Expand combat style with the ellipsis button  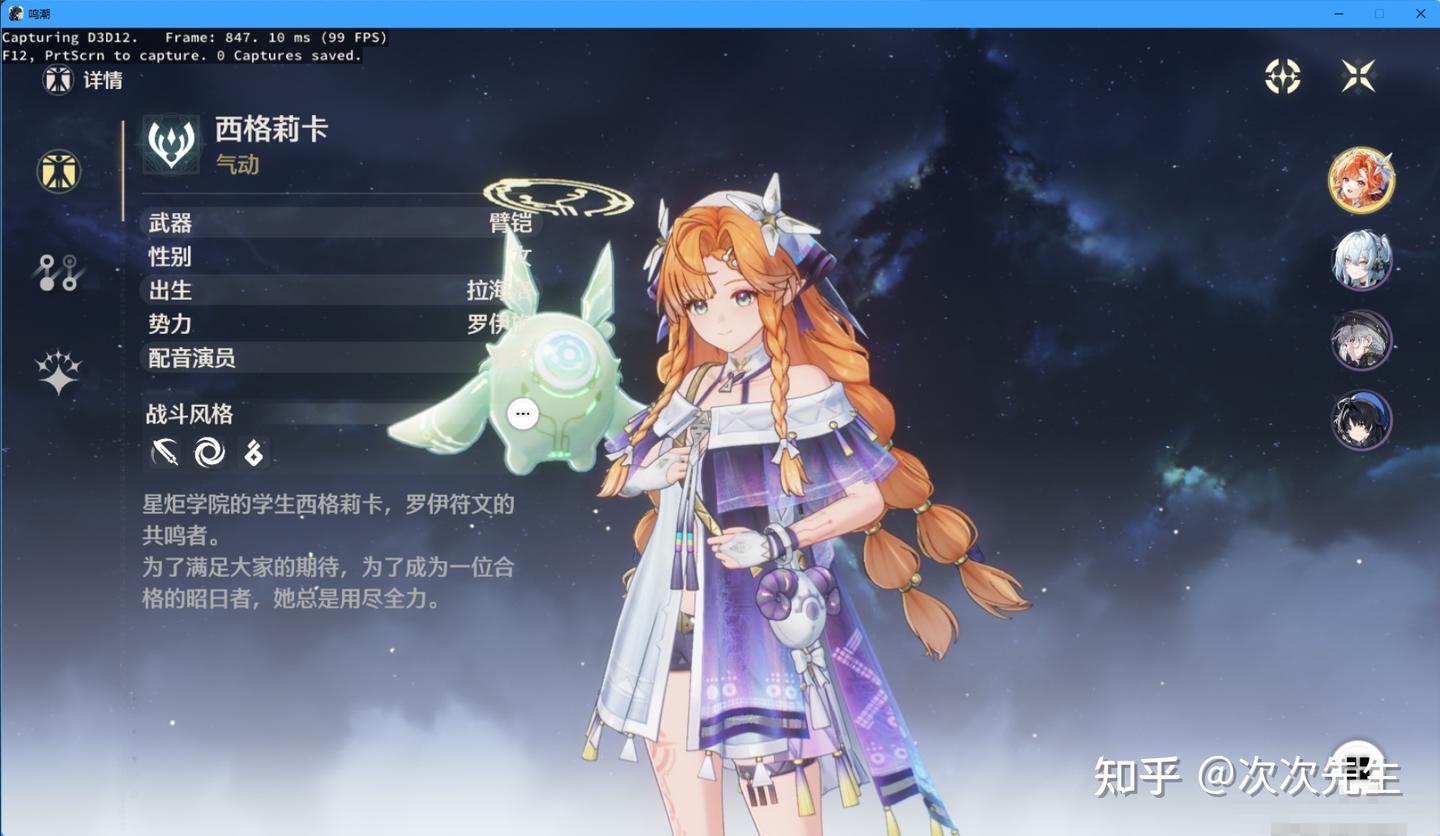tap(523, 413)
